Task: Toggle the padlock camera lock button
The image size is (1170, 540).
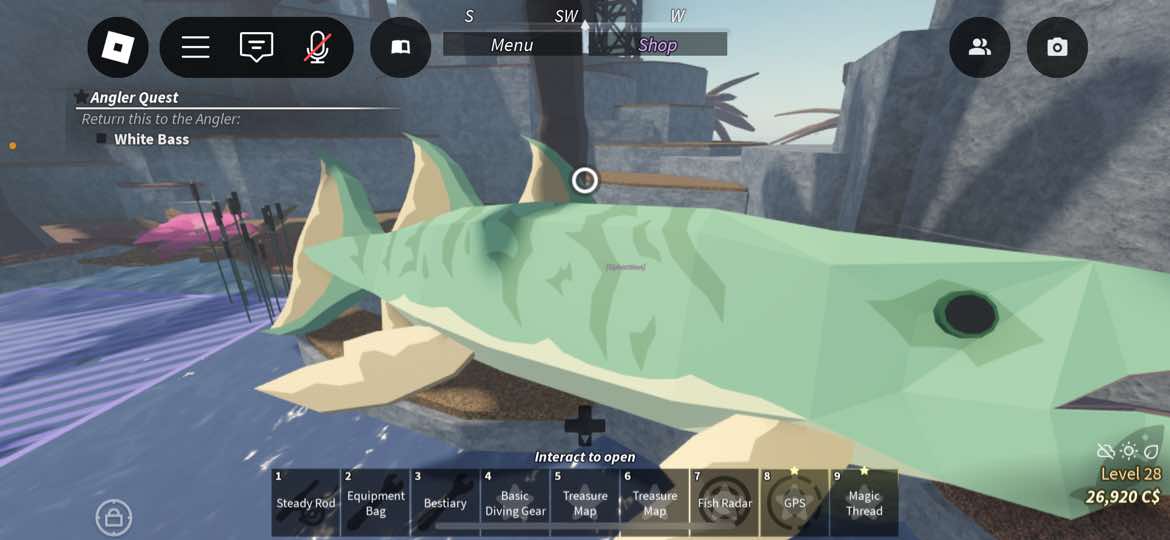Action: point(114,517)
